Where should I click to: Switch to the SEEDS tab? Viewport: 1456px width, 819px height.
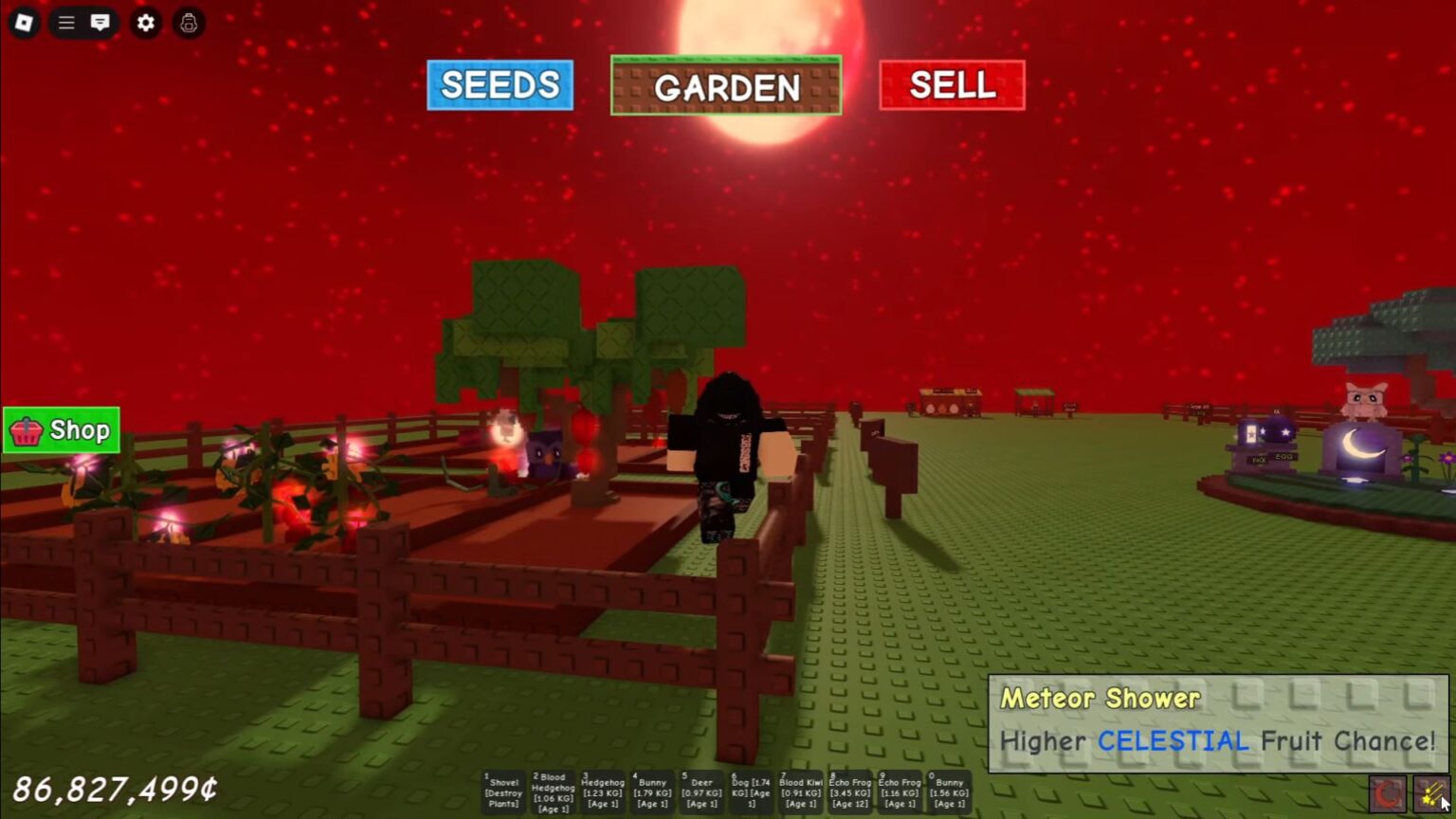[500, 84]
